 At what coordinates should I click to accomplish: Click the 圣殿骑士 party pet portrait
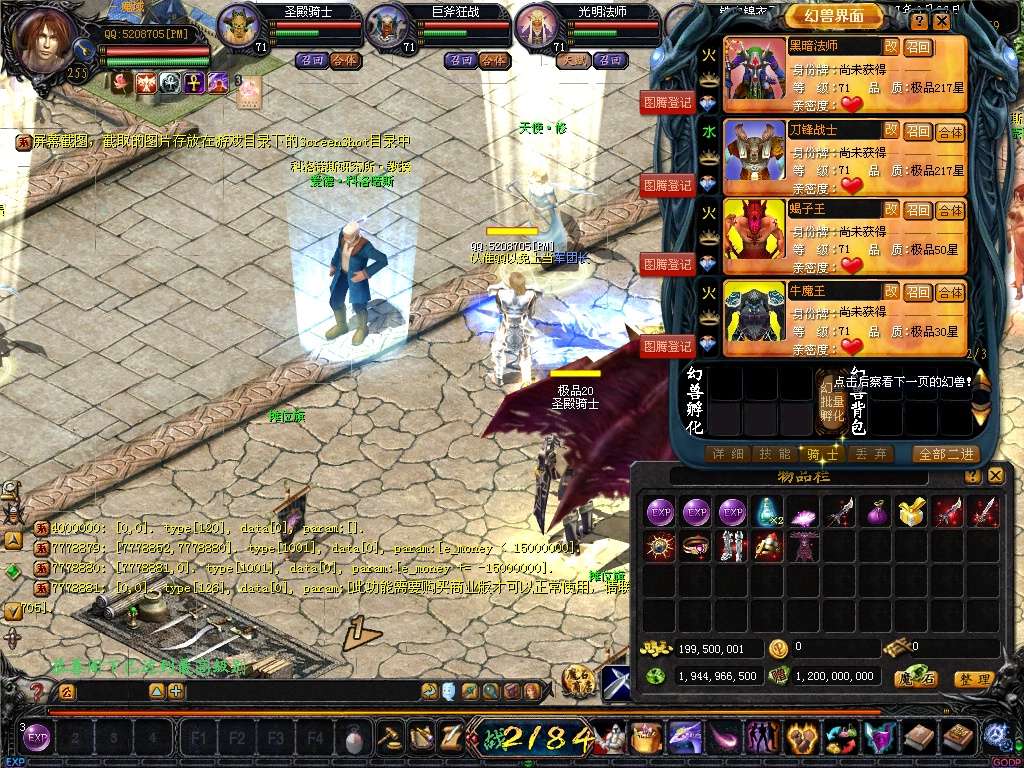(x=238, y=27)
